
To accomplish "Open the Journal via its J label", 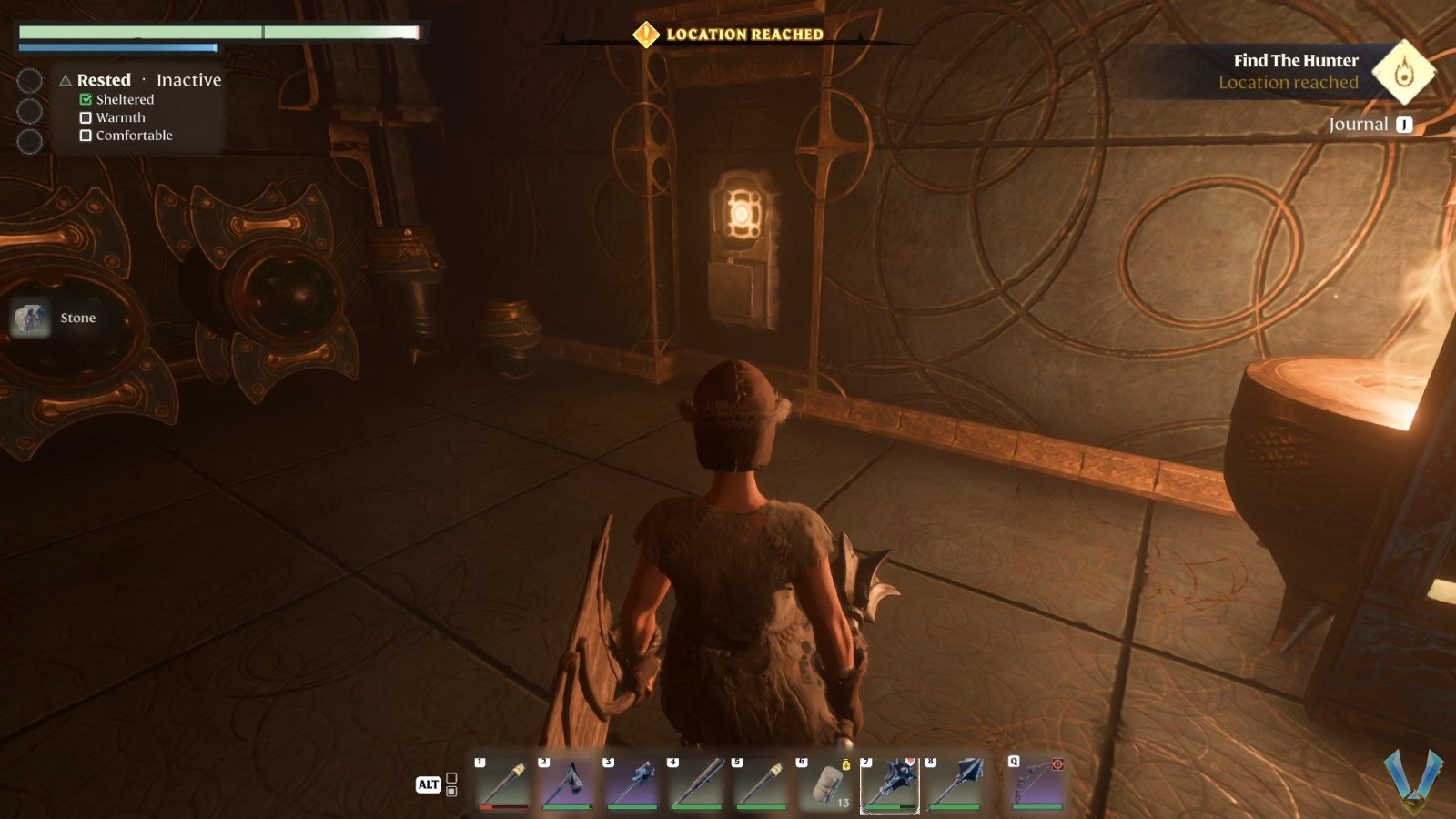I will 1402,125.
